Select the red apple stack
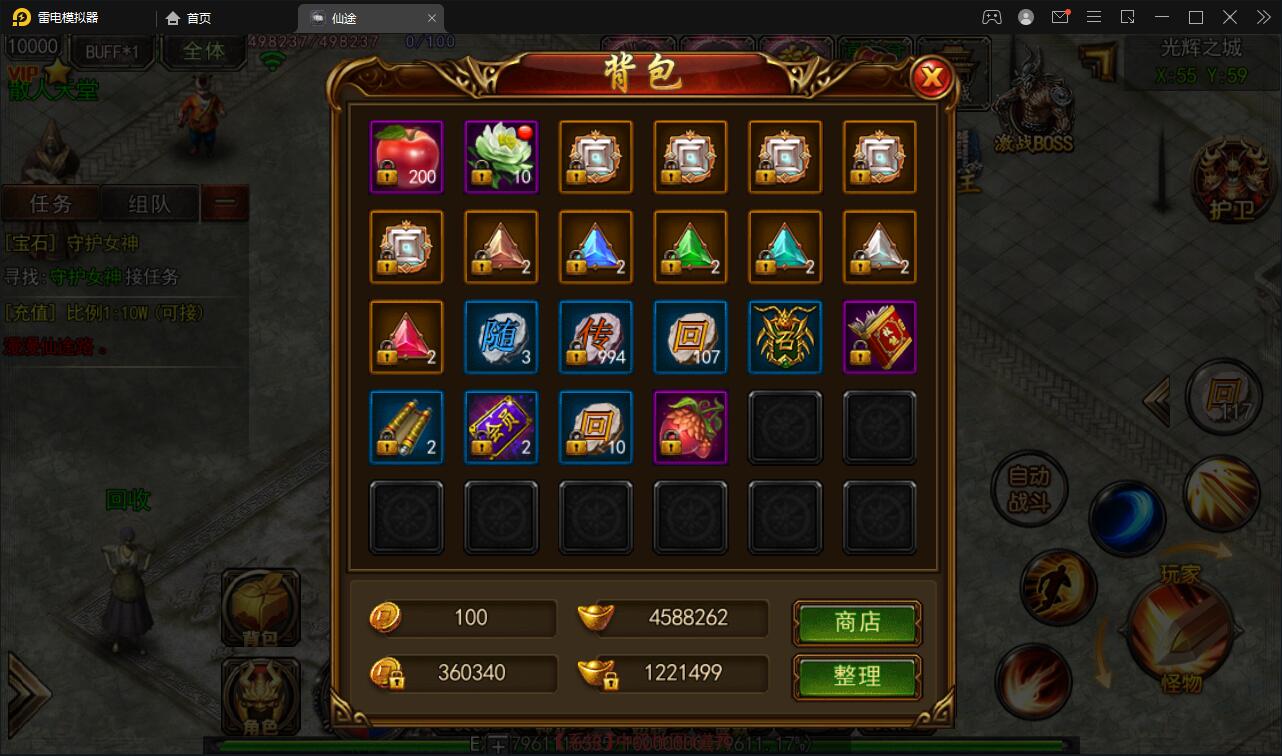The height and width of the screenshot is (756, 1282). point(407,157)
